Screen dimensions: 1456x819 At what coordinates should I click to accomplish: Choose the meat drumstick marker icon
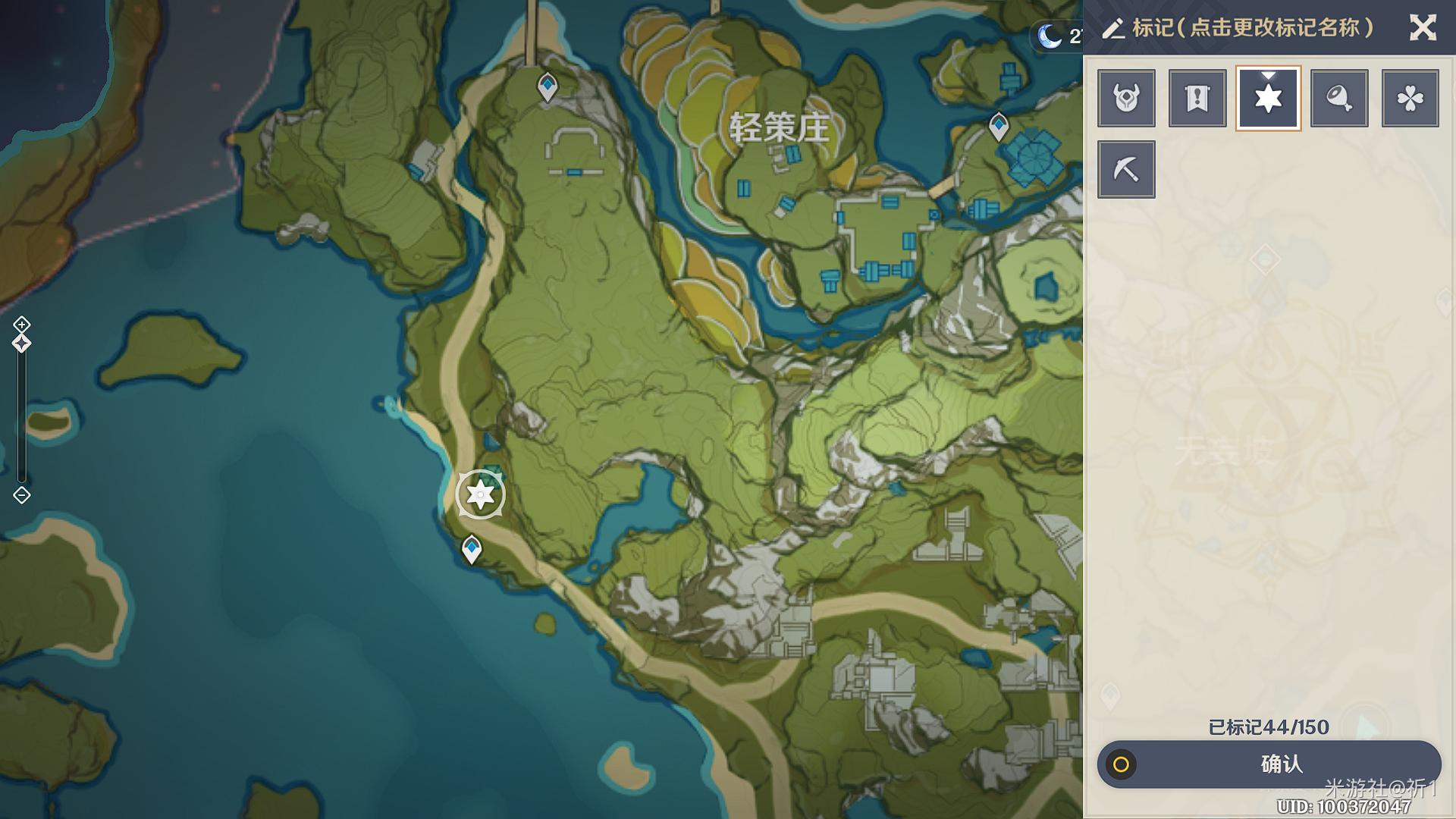coord(1339,98)
